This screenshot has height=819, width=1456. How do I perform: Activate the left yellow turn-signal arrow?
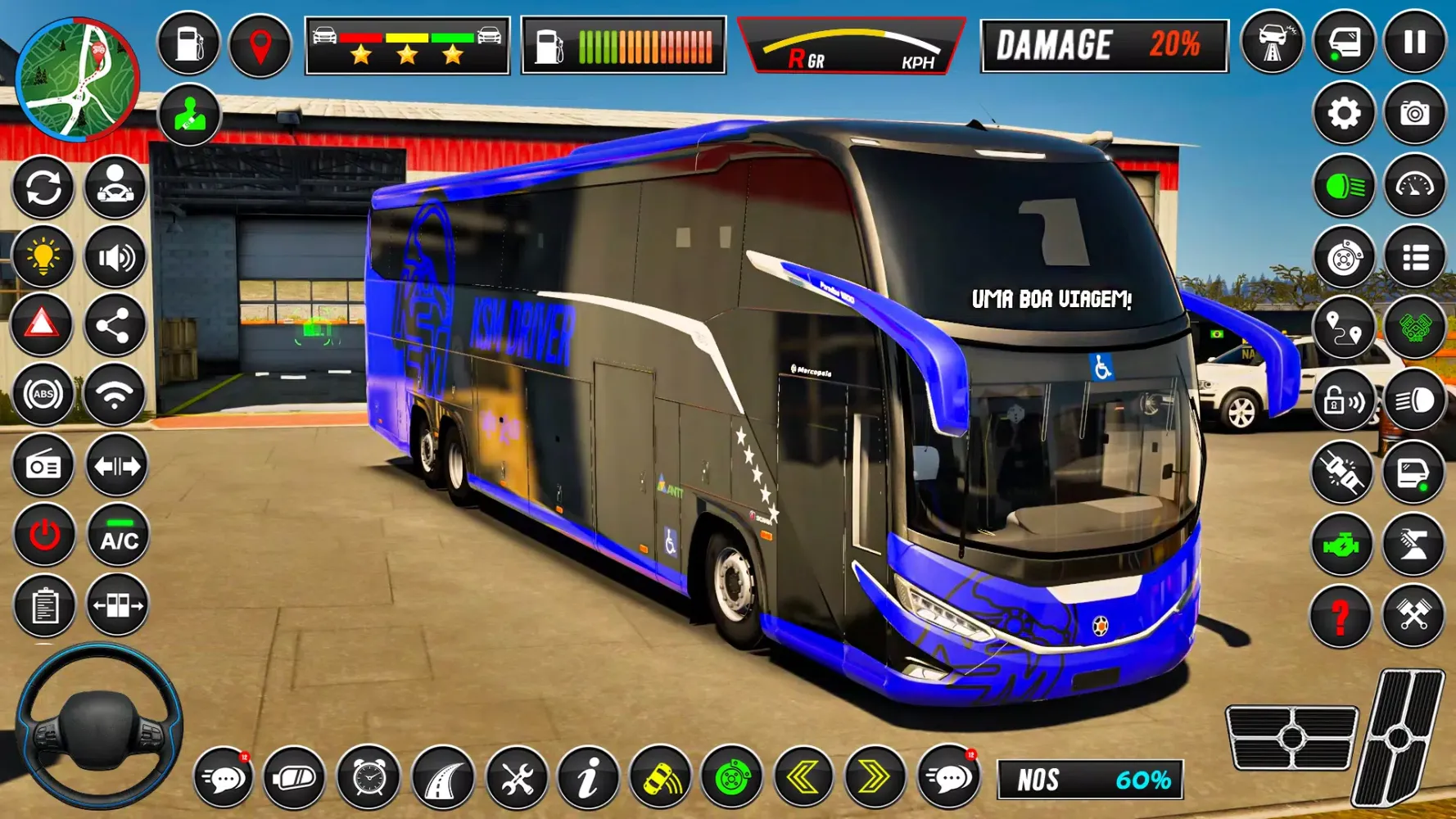(803, 777)
